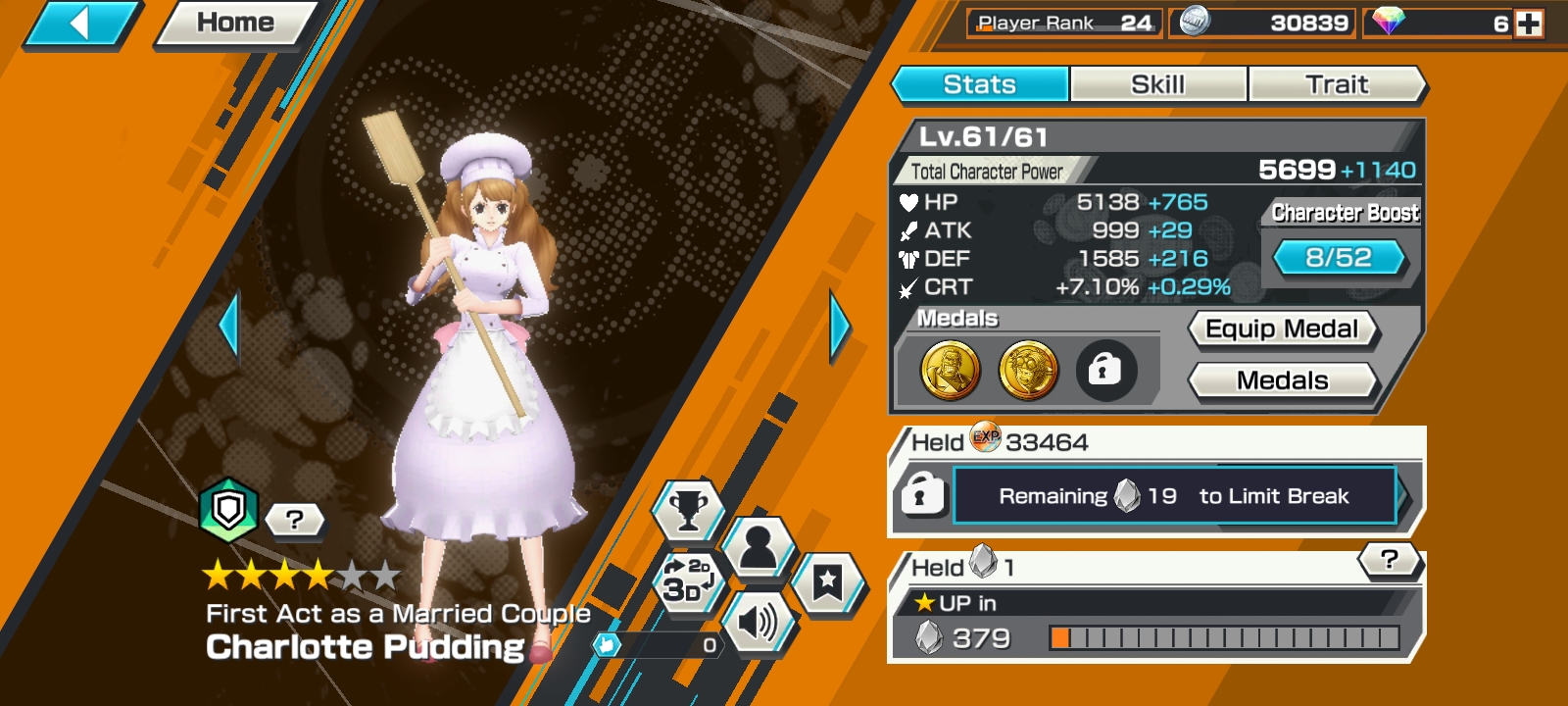Viewport: 1568px width, 706px height.
Task: Open the Trait tab
Action: 1336,84
